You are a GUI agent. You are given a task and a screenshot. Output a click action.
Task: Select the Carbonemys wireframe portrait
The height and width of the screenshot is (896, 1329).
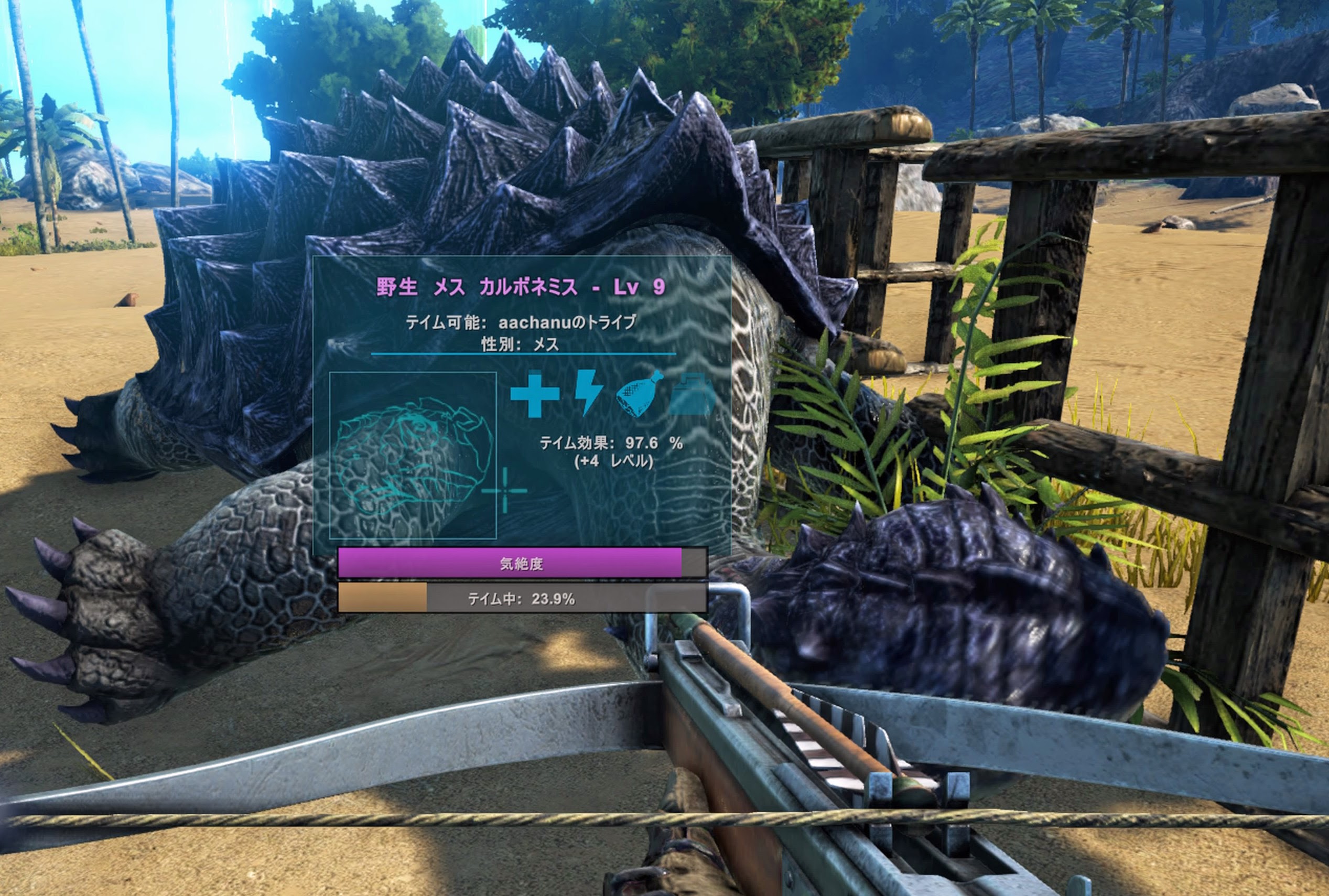coord(413,455)
